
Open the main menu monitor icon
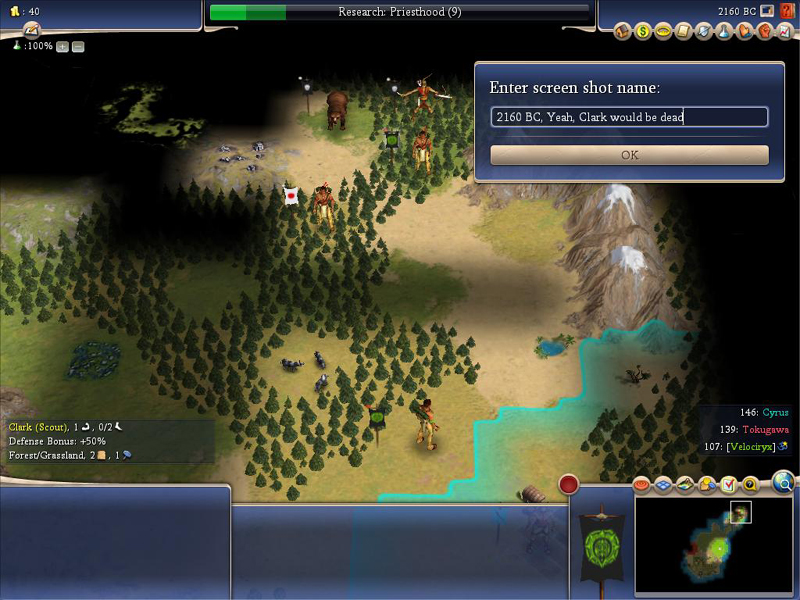coord(767,11)
